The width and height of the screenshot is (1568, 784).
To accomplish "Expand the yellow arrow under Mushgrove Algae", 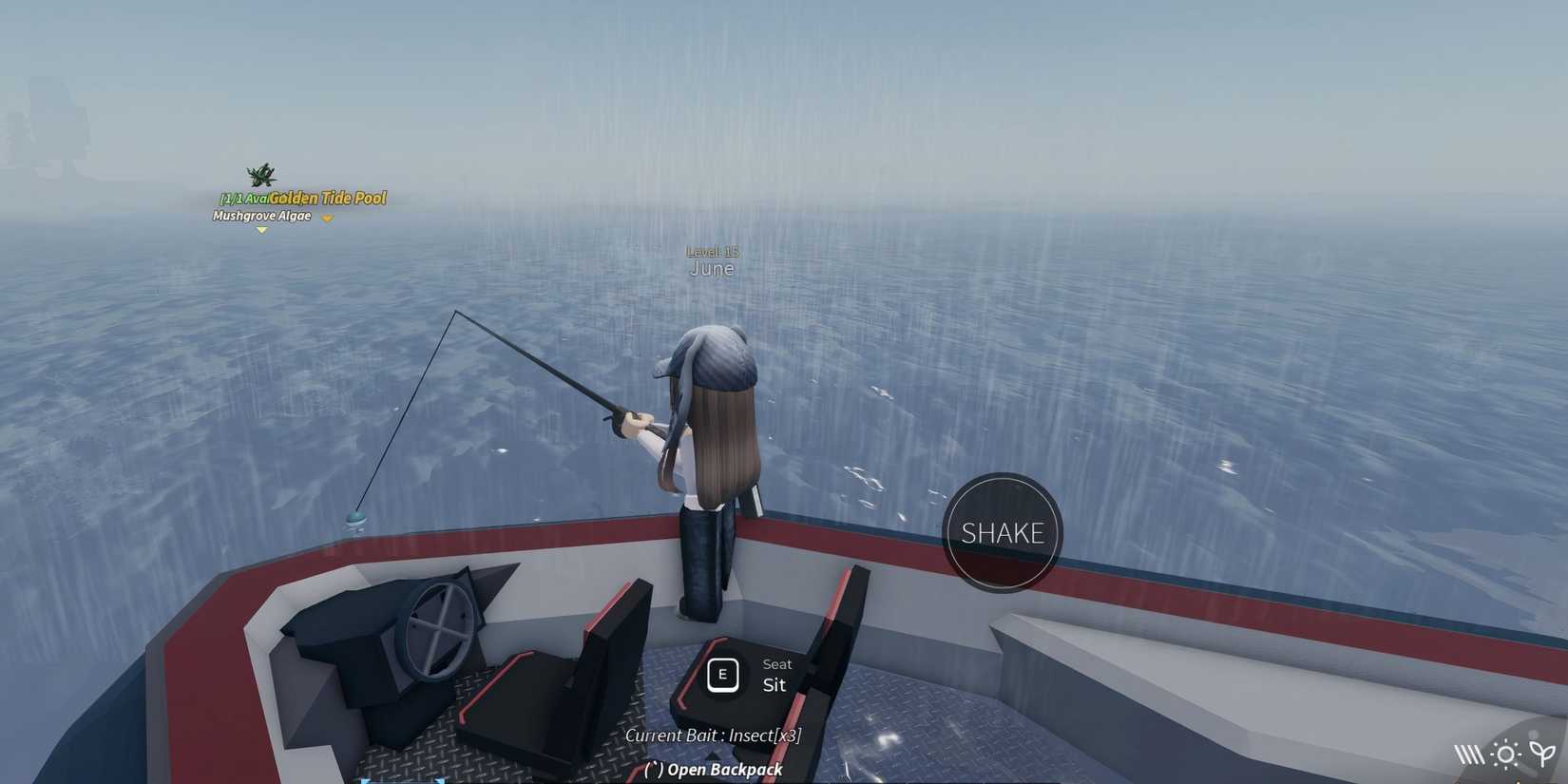I will [262, 229].
